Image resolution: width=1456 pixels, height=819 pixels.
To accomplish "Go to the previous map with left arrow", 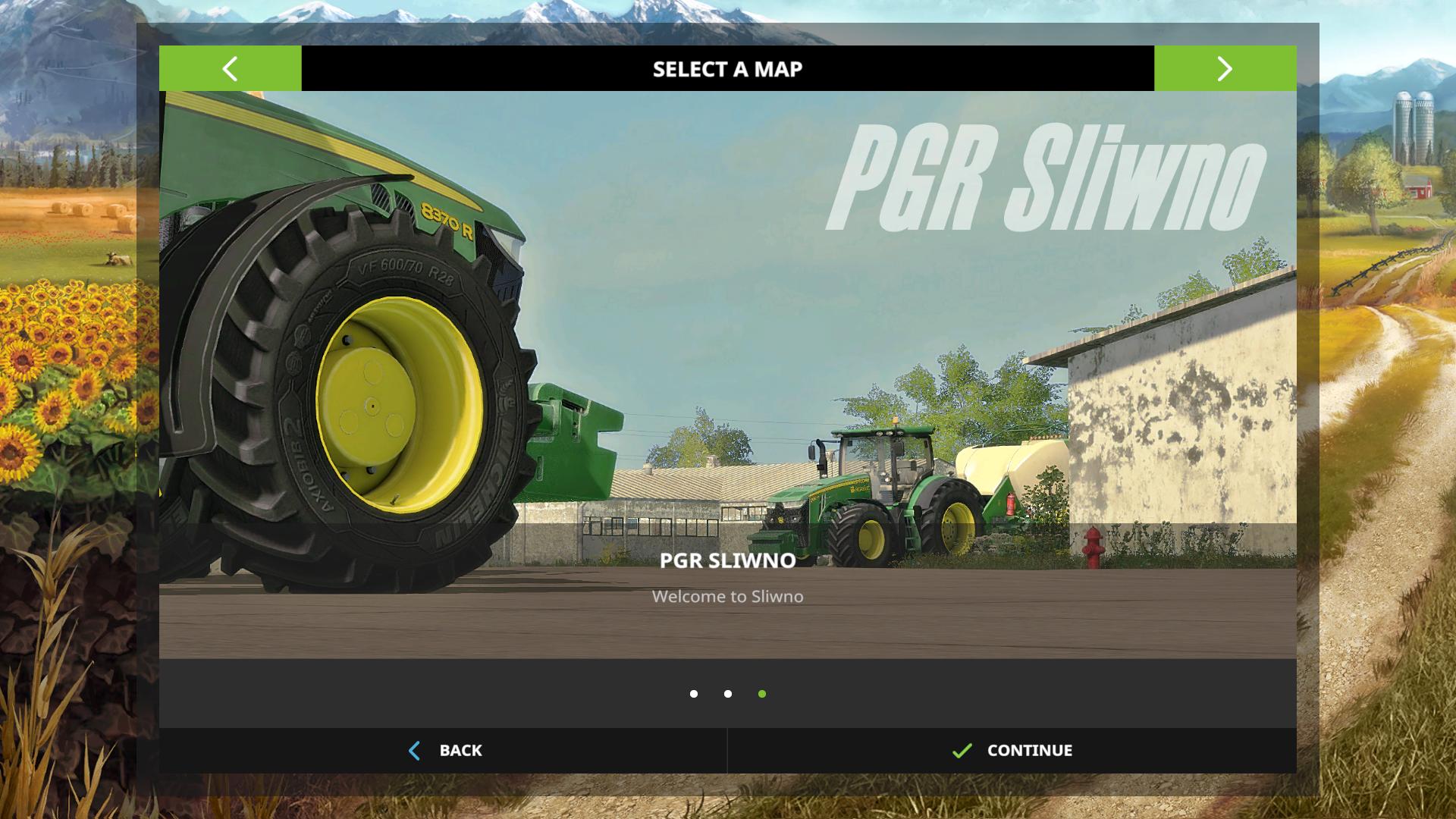I will point(230,68).
